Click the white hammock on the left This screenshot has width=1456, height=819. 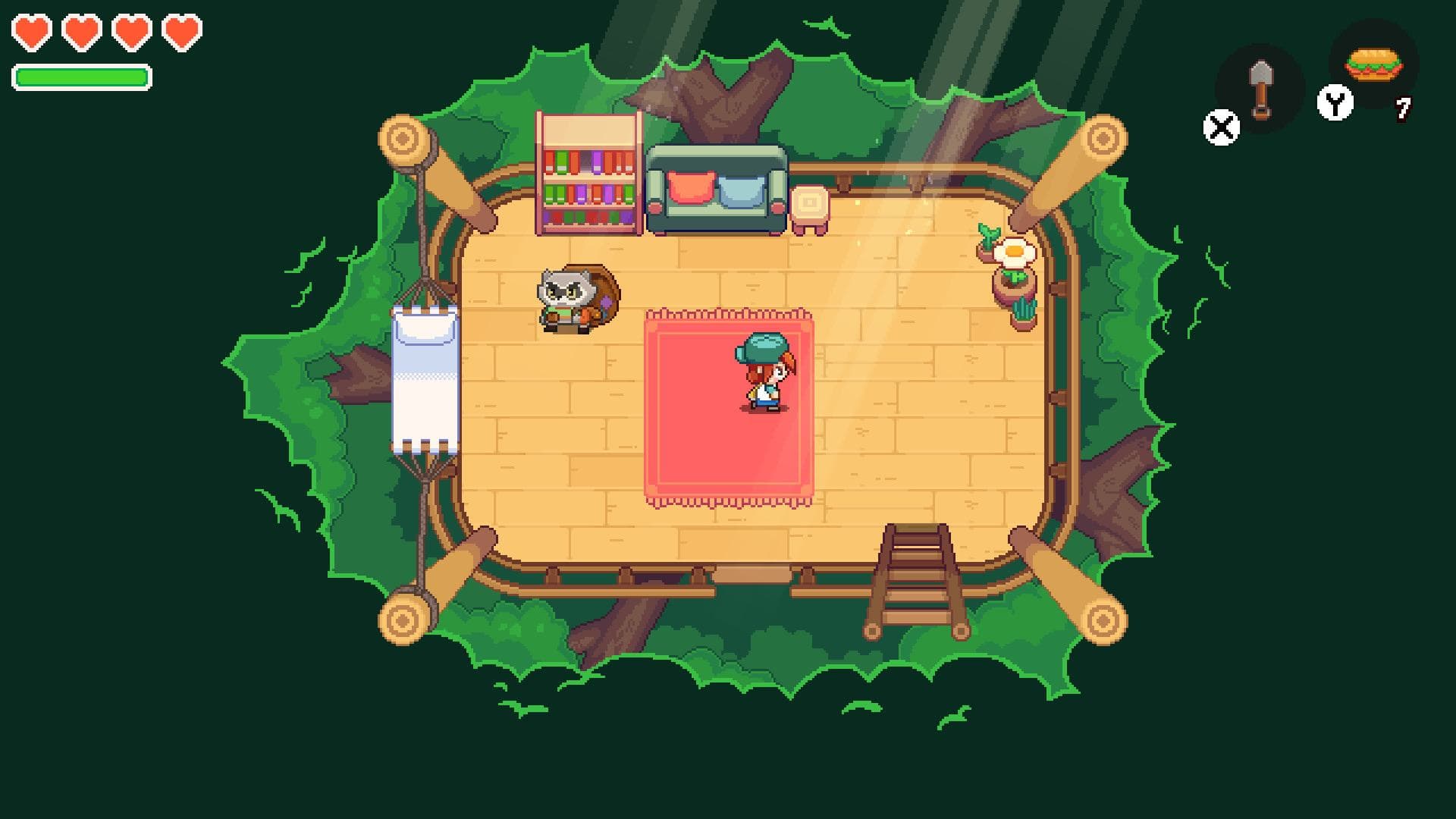[425, 379]
